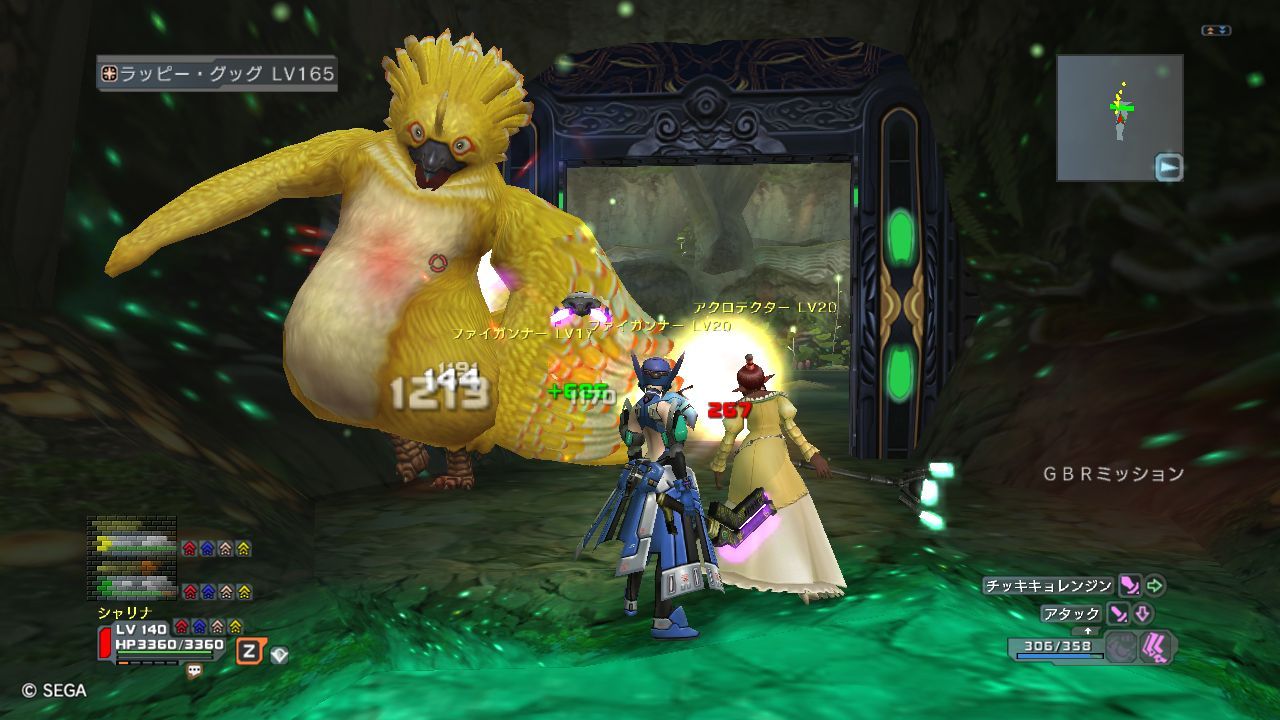1280x720 pixels.
Task: Select the greyed-out left-hand weapon slot
Action: coord(1122,646)
